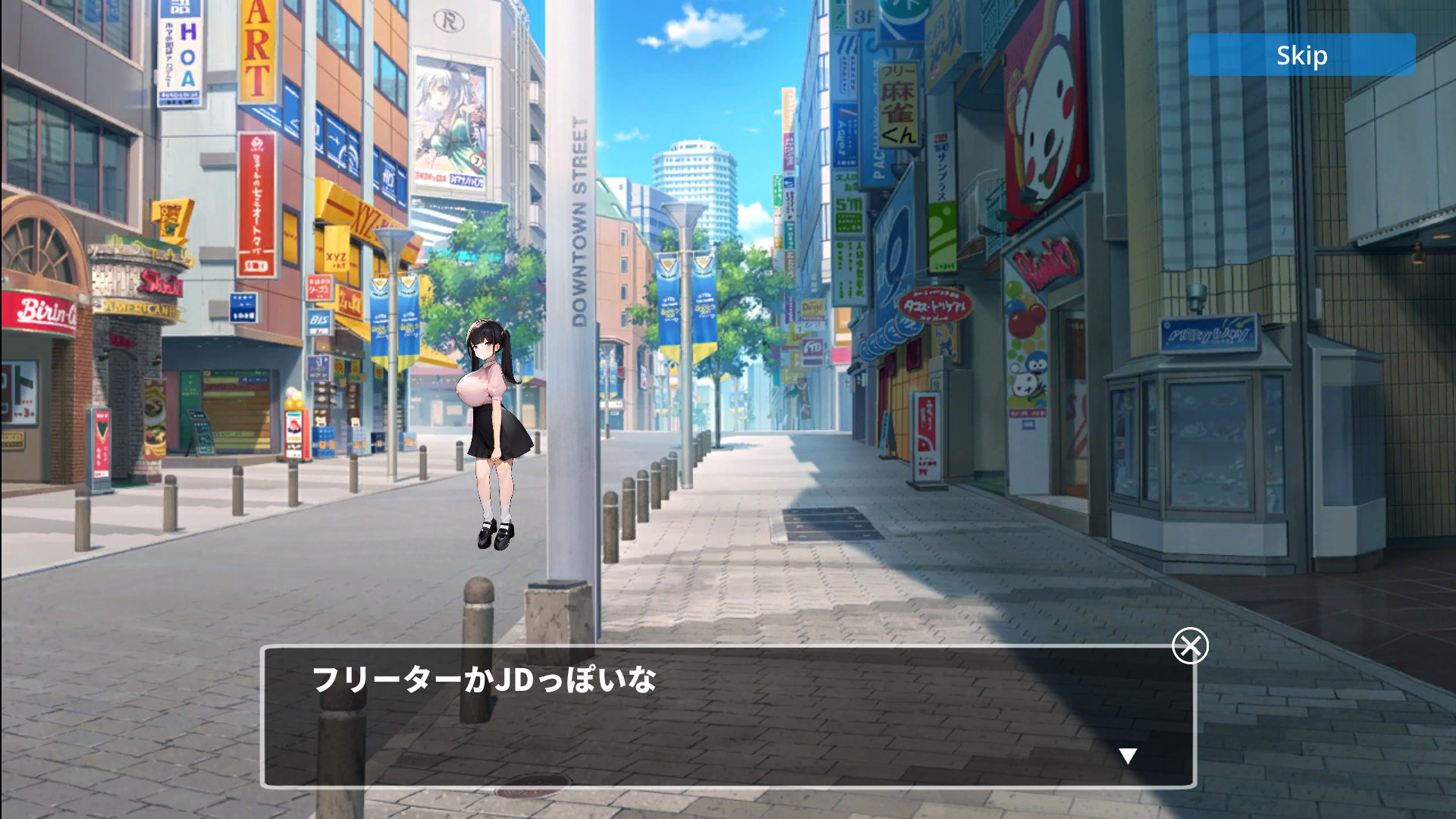The width and height of the screenshot is (1456, 819).
Task: Advance dialogue with the white arrow
Action: (1128, 755)
